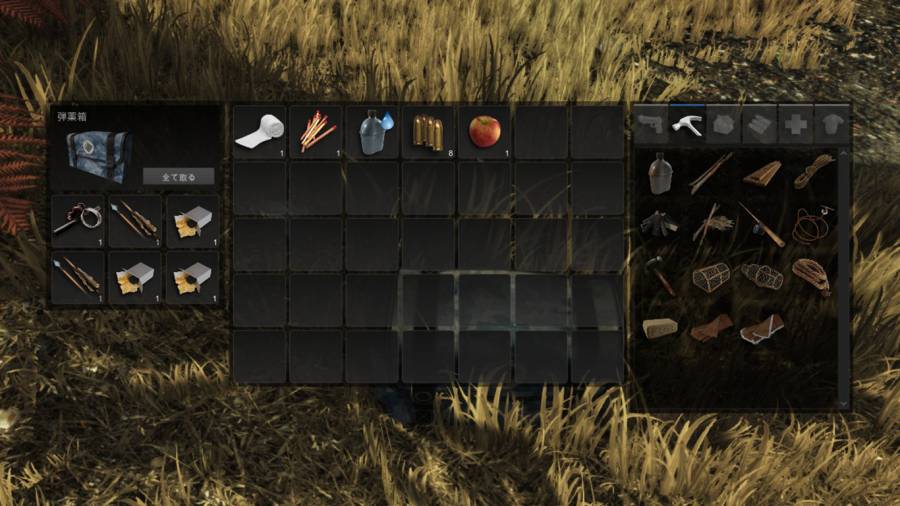Open the pistol weapons crafting tab
This screenshot has width=900, height=506.
(651, 123)
